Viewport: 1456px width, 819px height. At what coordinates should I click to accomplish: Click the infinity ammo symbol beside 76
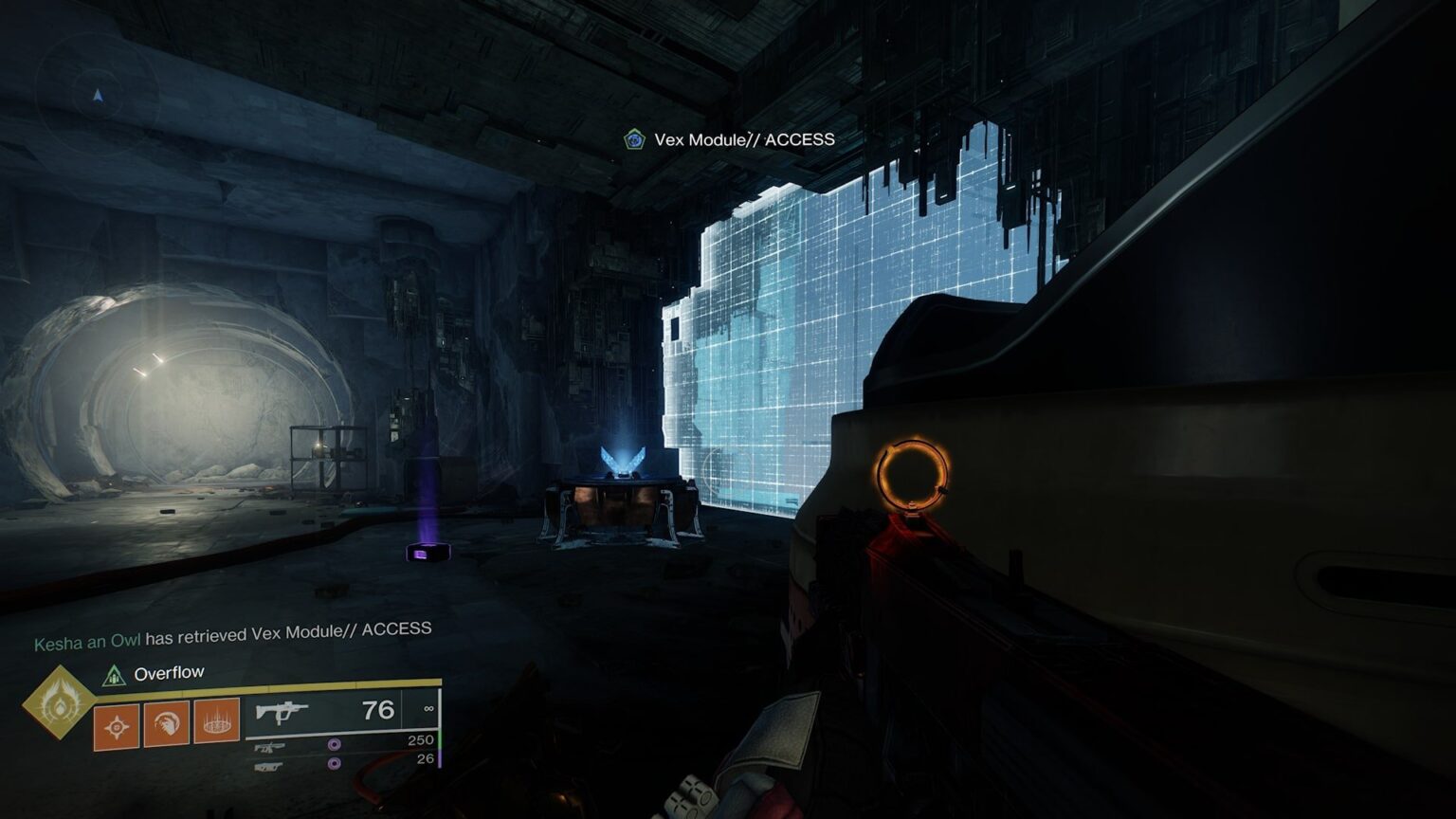click(x=430, y=709)
